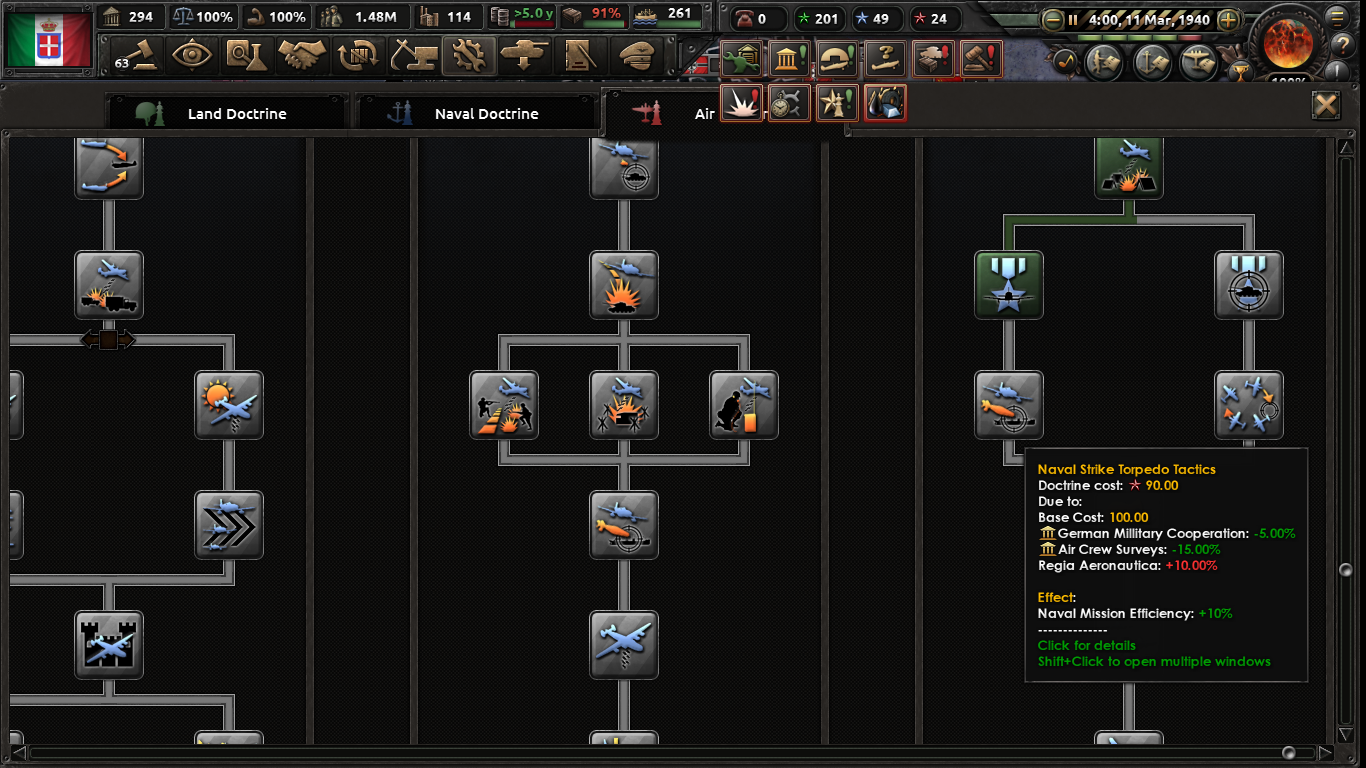
Task: Click the 91% fuel gauge indicator
Action: click(x=593, y=16)
